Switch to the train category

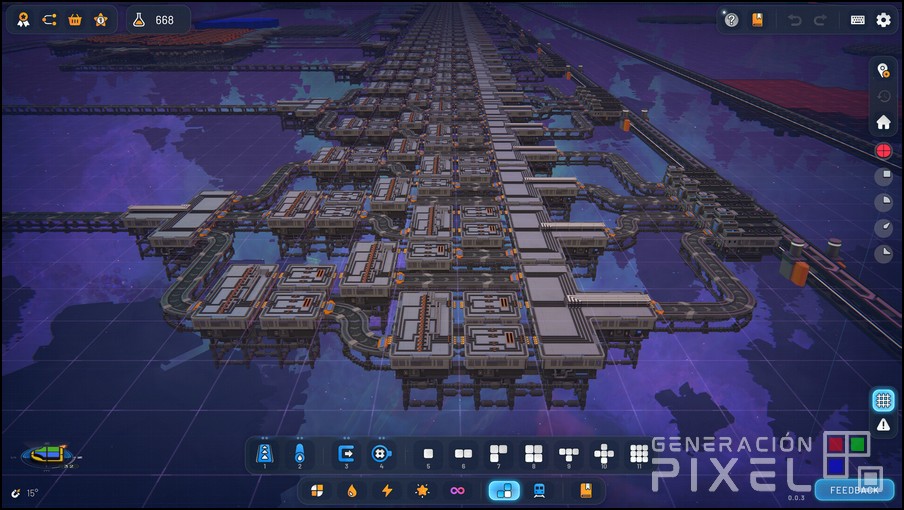(x=539, y=491)
